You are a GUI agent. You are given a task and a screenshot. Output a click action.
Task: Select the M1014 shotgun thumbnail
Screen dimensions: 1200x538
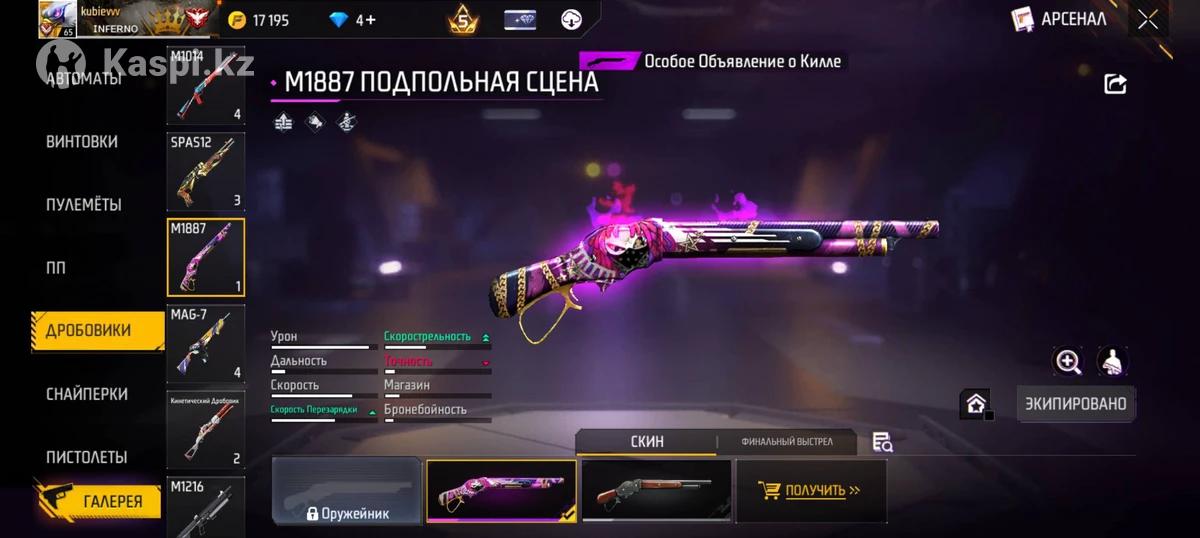(205, 86)
